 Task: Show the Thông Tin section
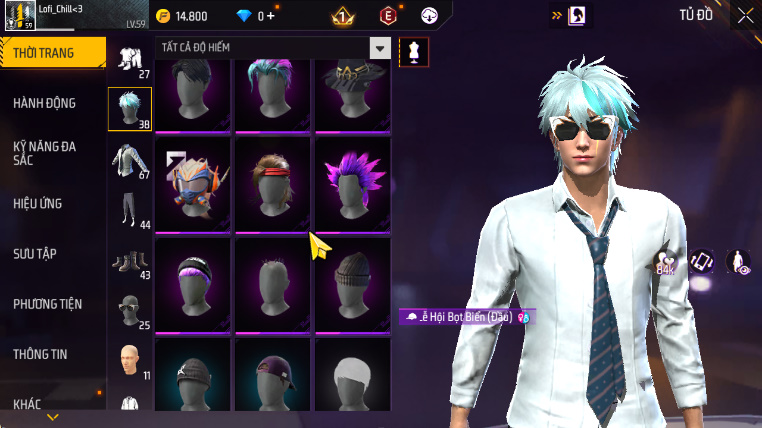(x=41, y=353)
